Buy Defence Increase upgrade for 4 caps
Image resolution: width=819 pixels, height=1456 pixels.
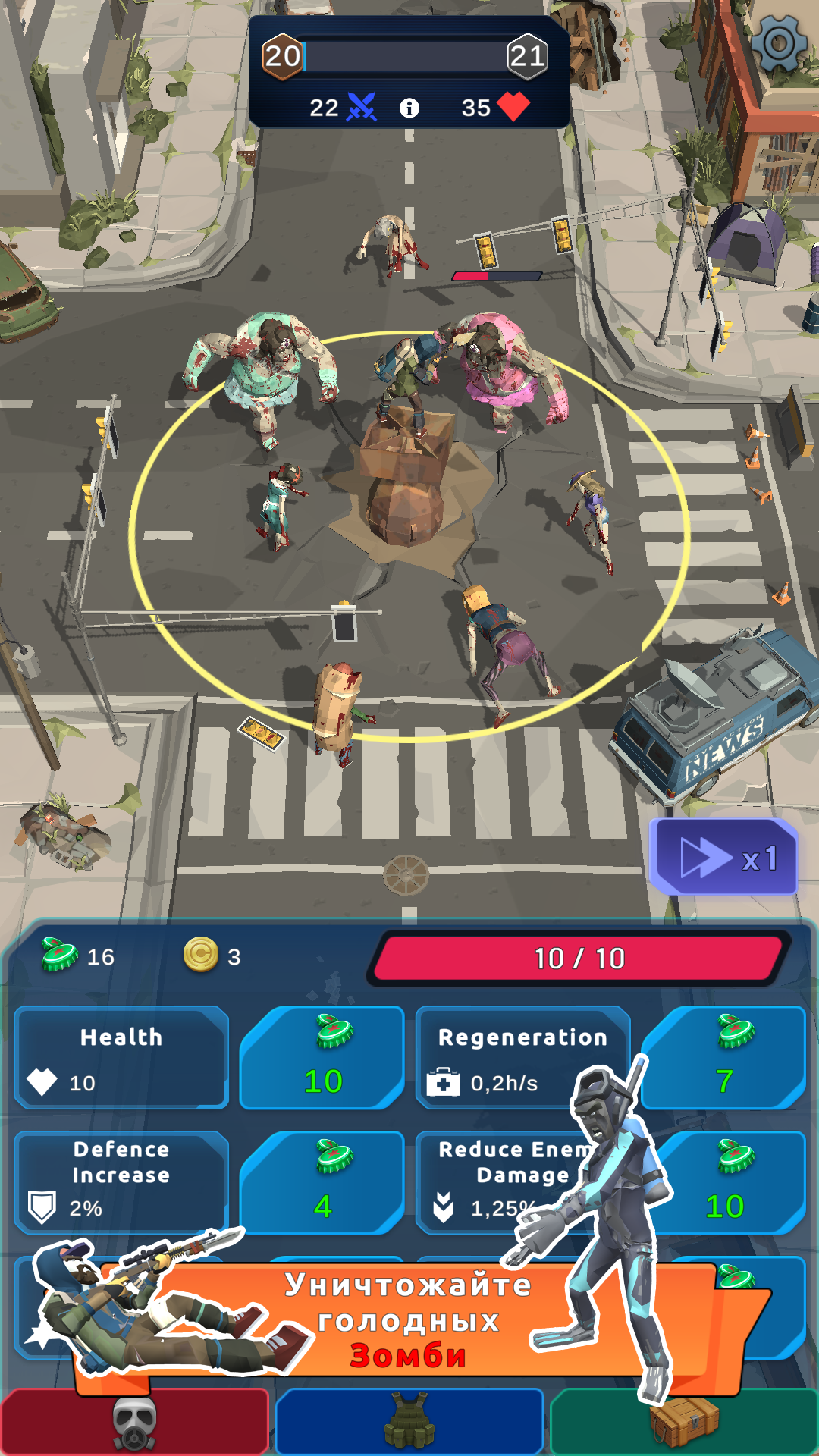coord(322,1181)
